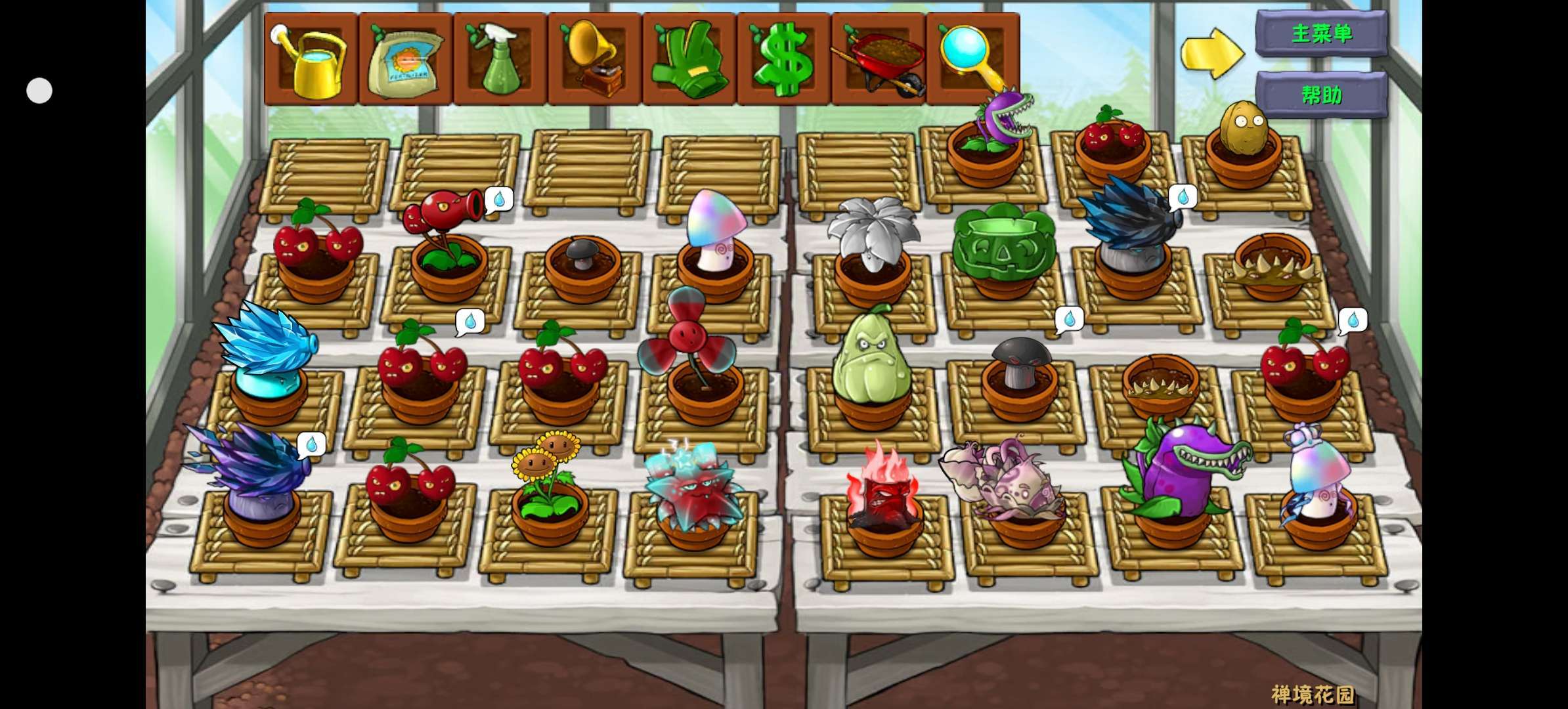The height and width of the screenshot is (709, 1568).
Task: Equip the green gardening glove
Action: tap(689, 59)
